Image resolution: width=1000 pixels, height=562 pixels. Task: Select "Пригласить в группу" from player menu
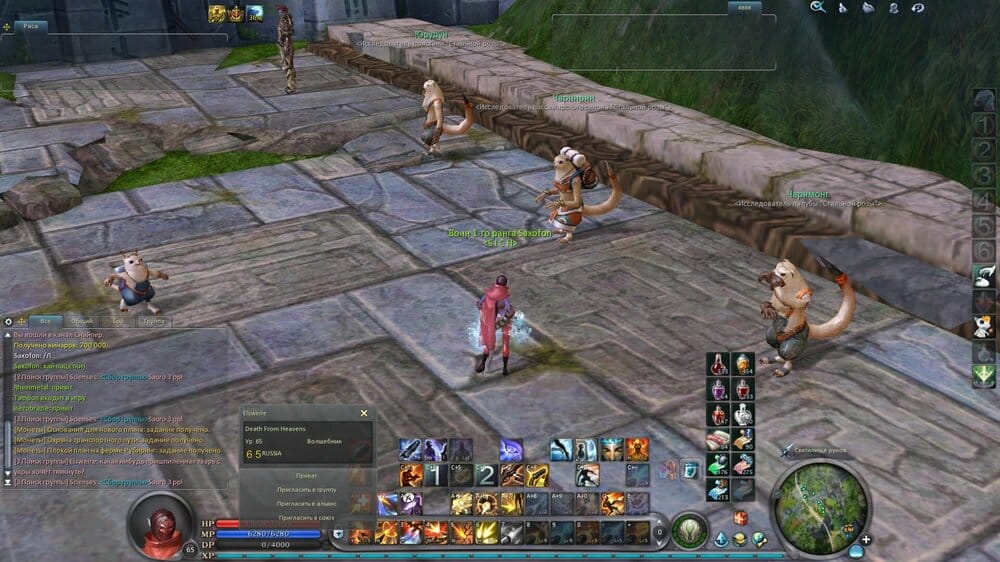(x=307, y=490)
